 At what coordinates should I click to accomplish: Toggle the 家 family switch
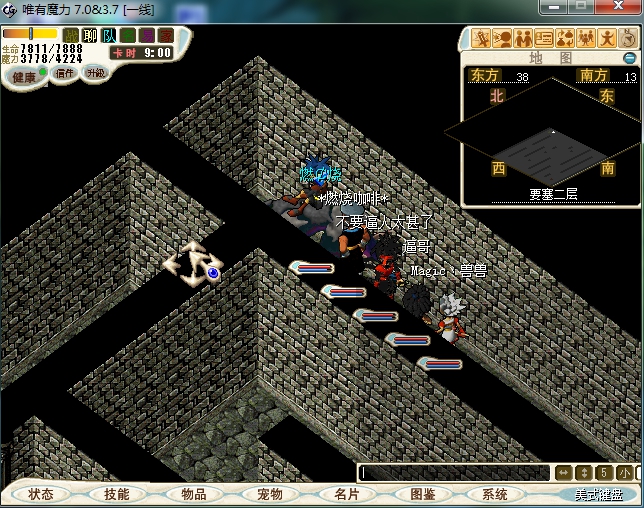[166, 36]
